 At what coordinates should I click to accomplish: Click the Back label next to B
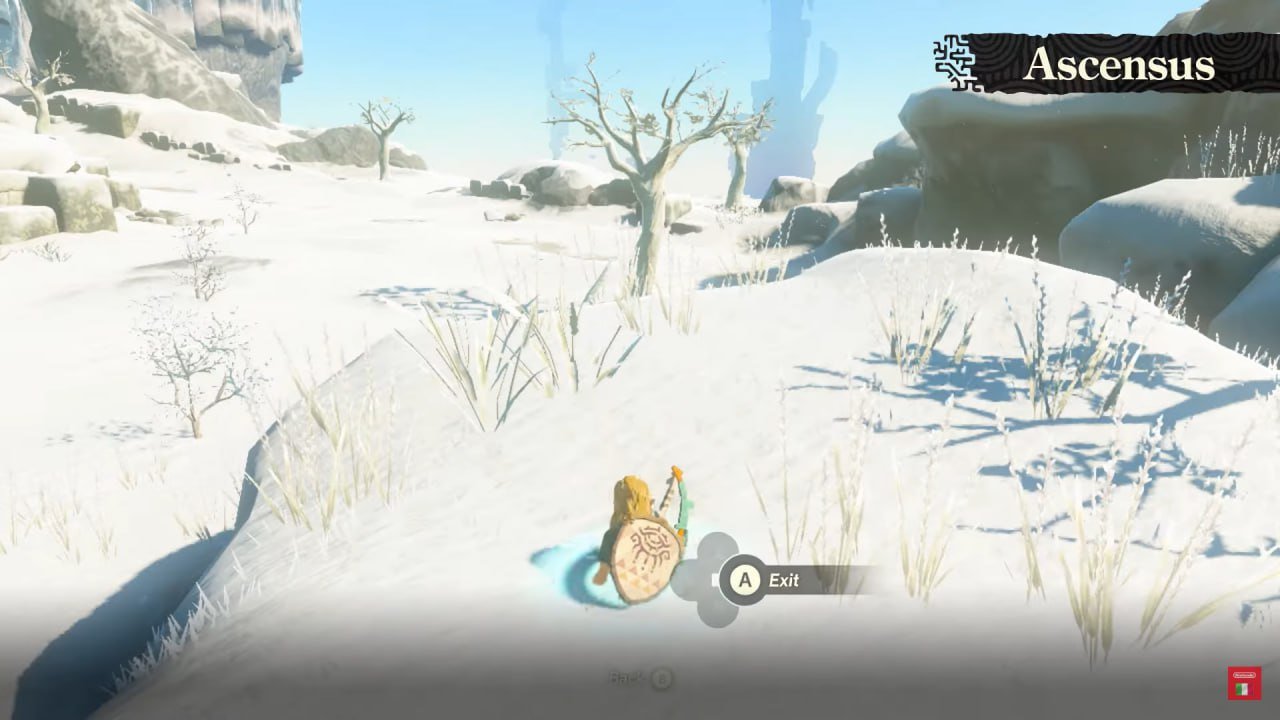tap(625, 678)
